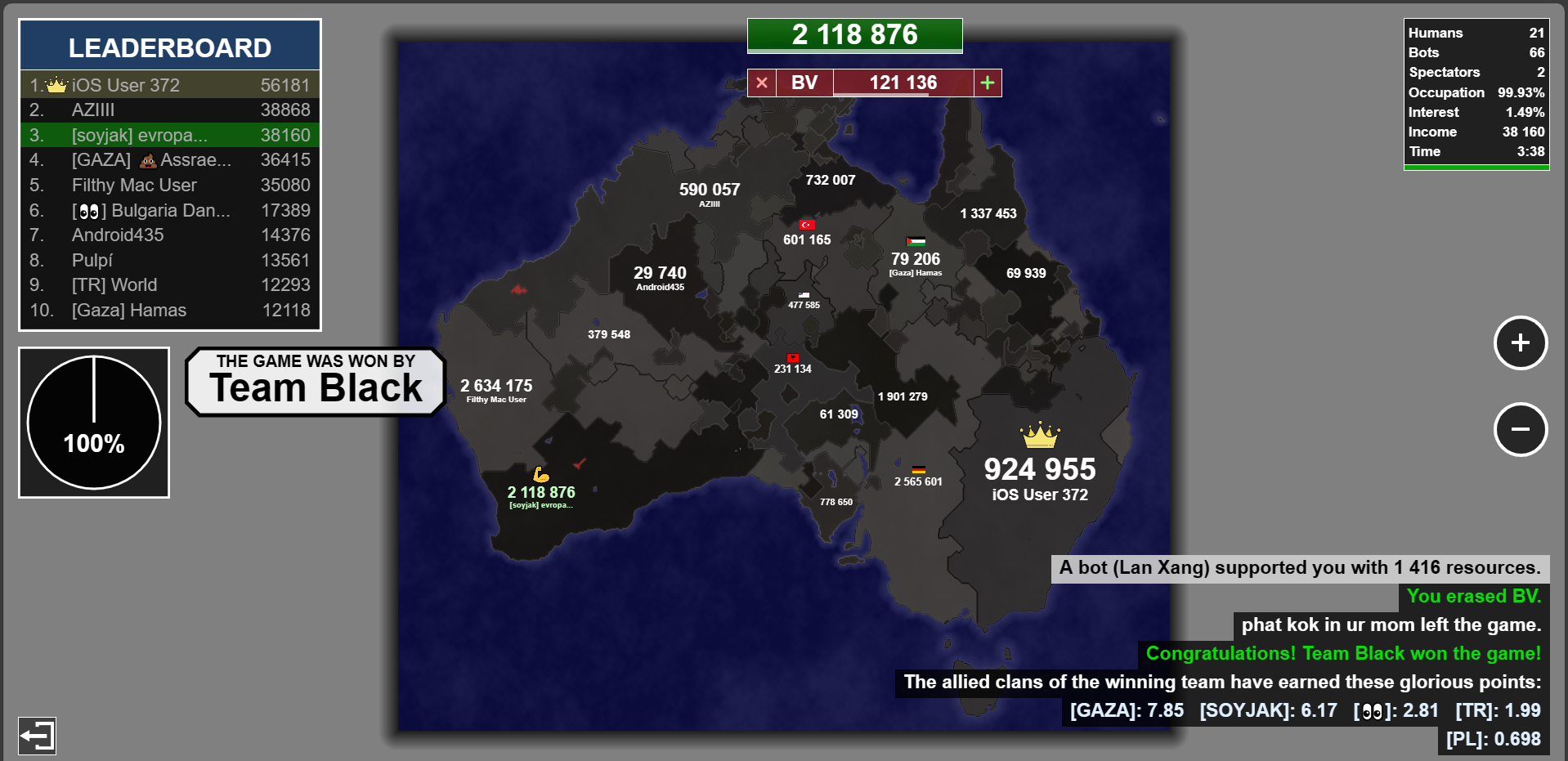This screenshot has width=1568, height=761.
Task: Select the Bulgaria Dan leaderboard row
Action: [170, 210]
